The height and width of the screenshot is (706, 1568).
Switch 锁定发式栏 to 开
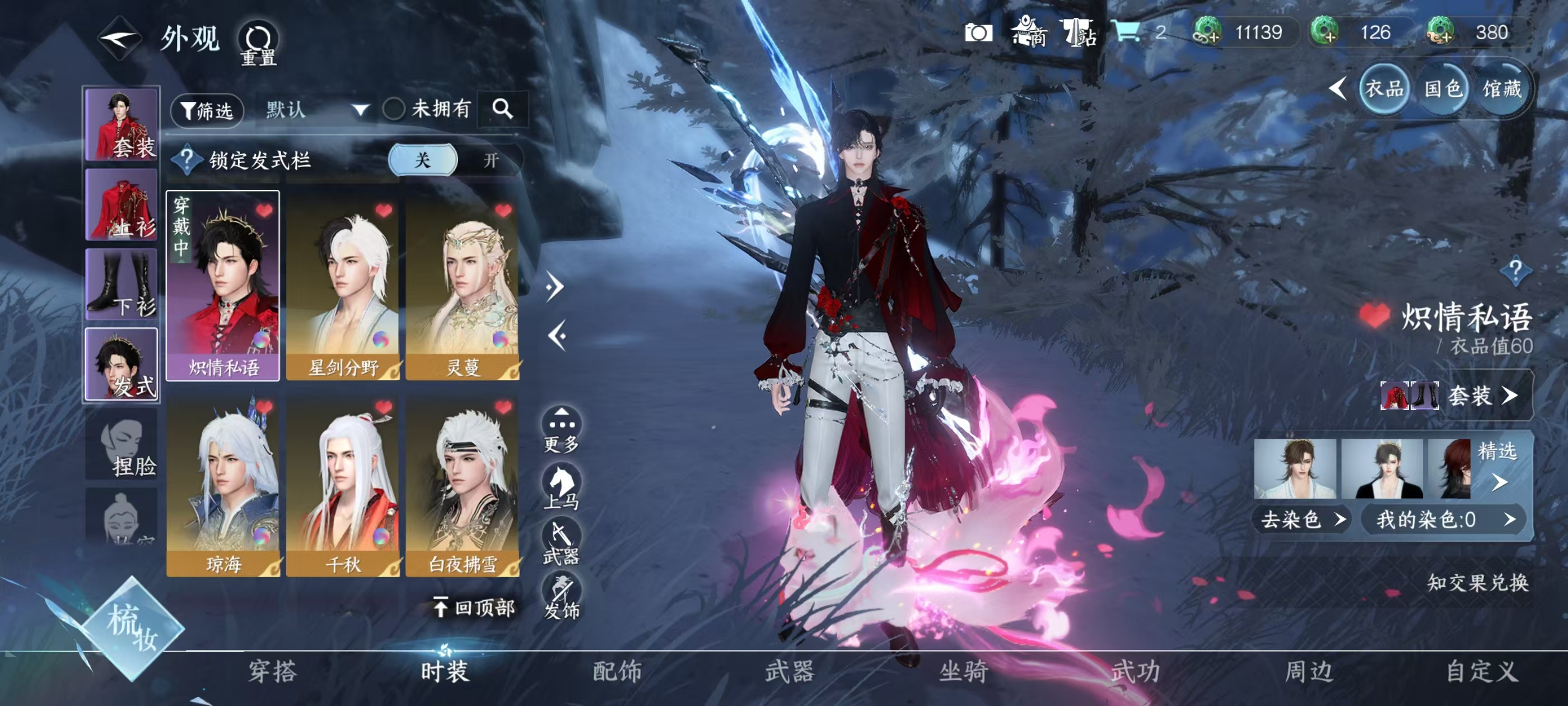click(493, 160)
